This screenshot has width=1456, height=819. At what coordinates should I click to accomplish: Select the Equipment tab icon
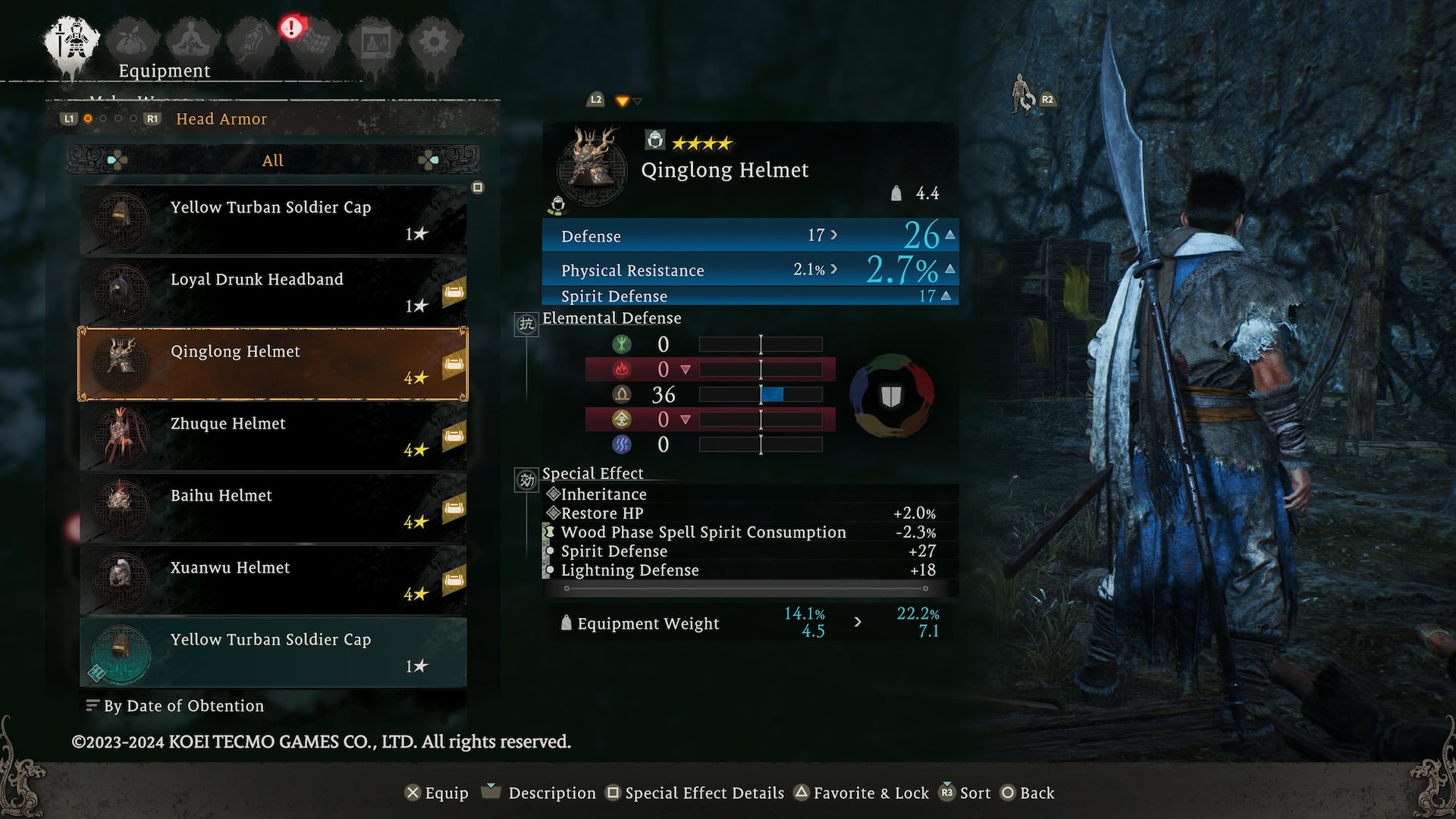72,42
